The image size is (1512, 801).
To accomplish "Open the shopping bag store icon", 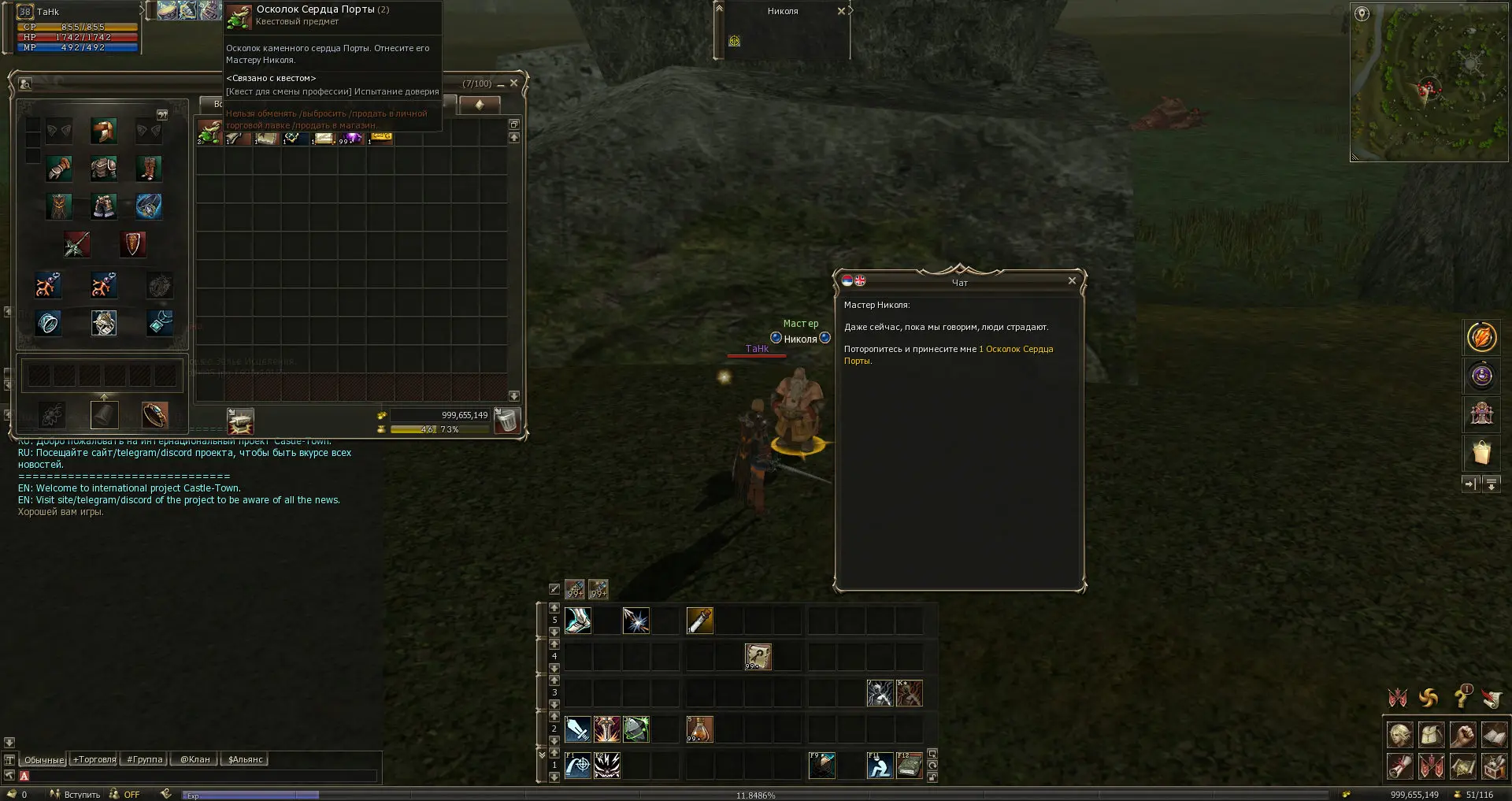I will pos(1480,453).
